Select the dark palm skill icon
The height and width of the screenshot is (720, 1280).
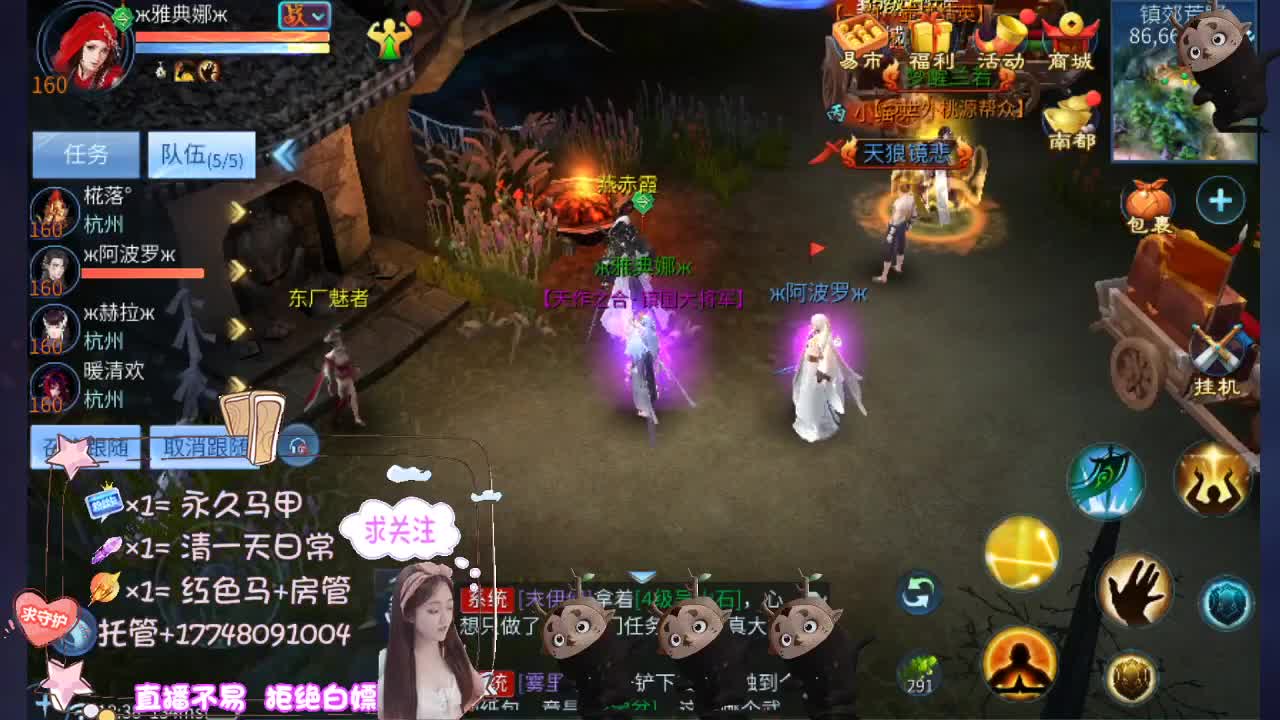click(1135, 590)
